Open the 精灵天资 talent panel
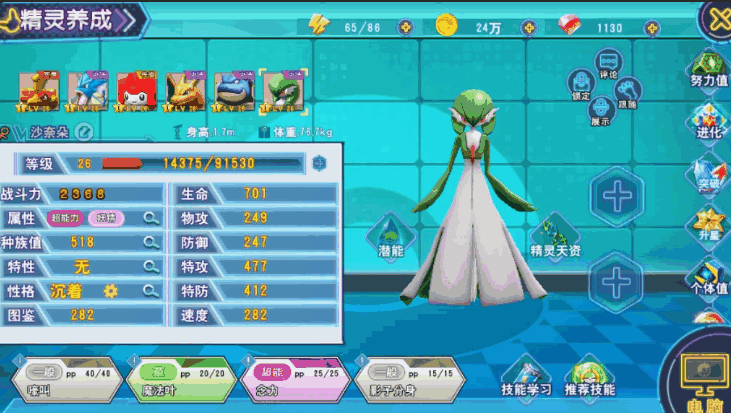Image resolution: width=731 pixels, height=413 pixels. click(x=555, y=237)
